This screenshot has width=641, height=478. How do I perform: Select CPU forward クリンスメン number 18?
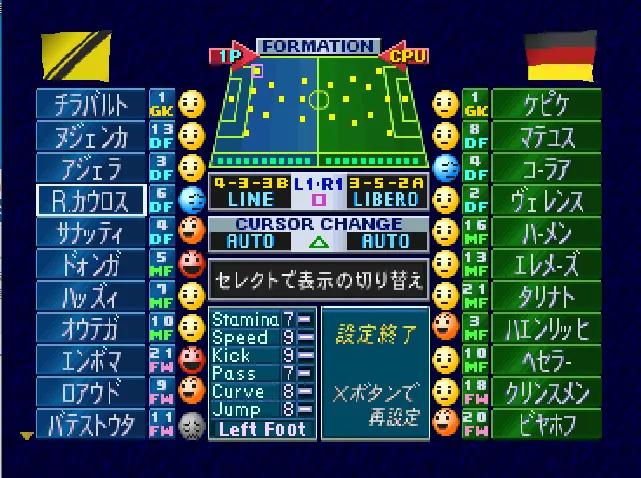(546, 392)
